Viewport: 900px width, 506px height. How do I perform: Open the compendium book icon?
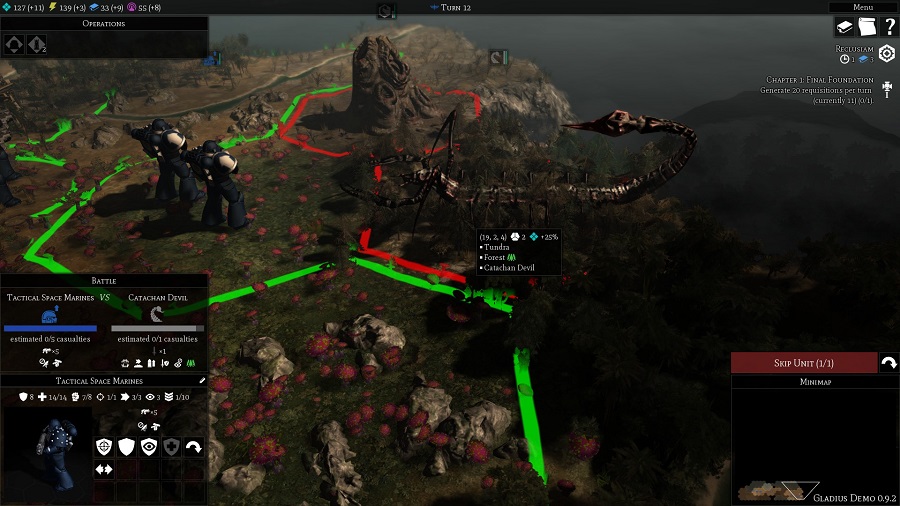pos(844,27)
